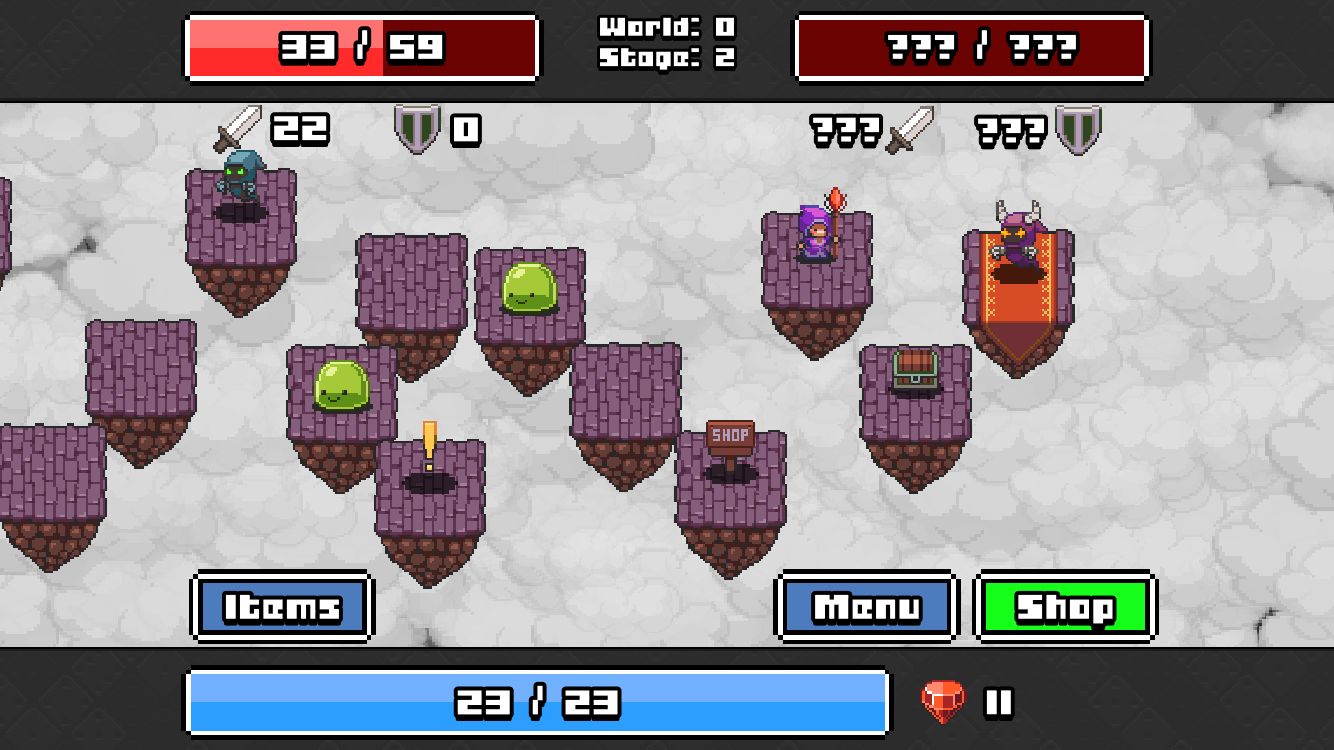
Task: Click the red health bar showing 33/59
Action: (362, 47)
